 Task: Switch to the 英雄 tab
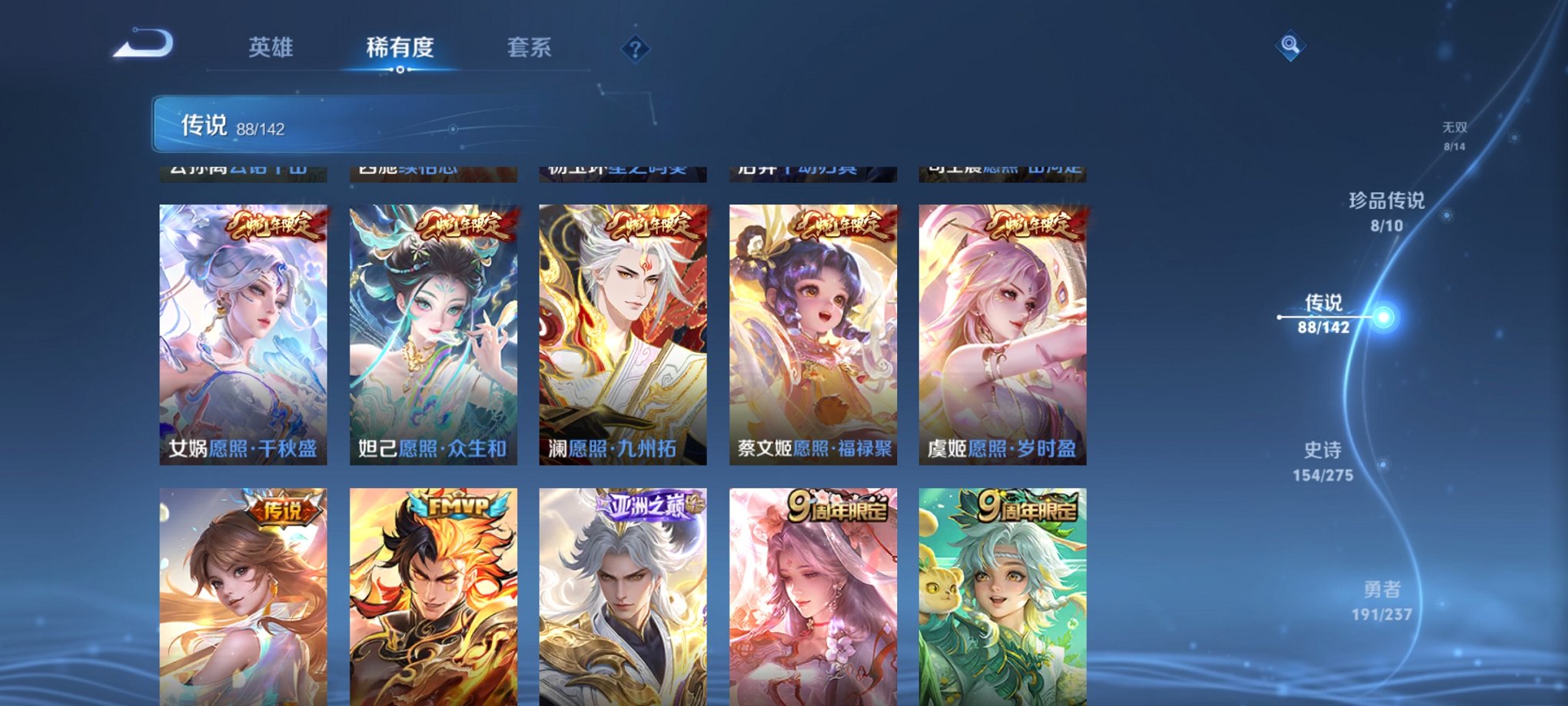(270, 48)
